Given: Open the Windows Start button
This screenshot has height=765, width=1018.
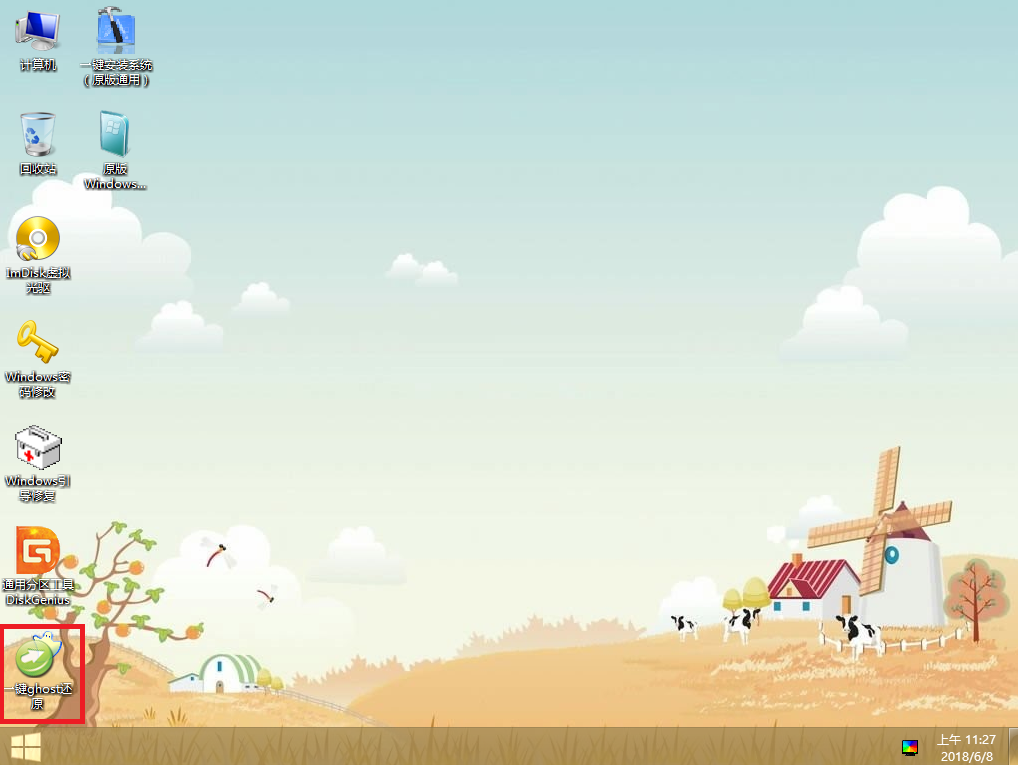Looking at the screenshot, I should click(x=26, y=746).
